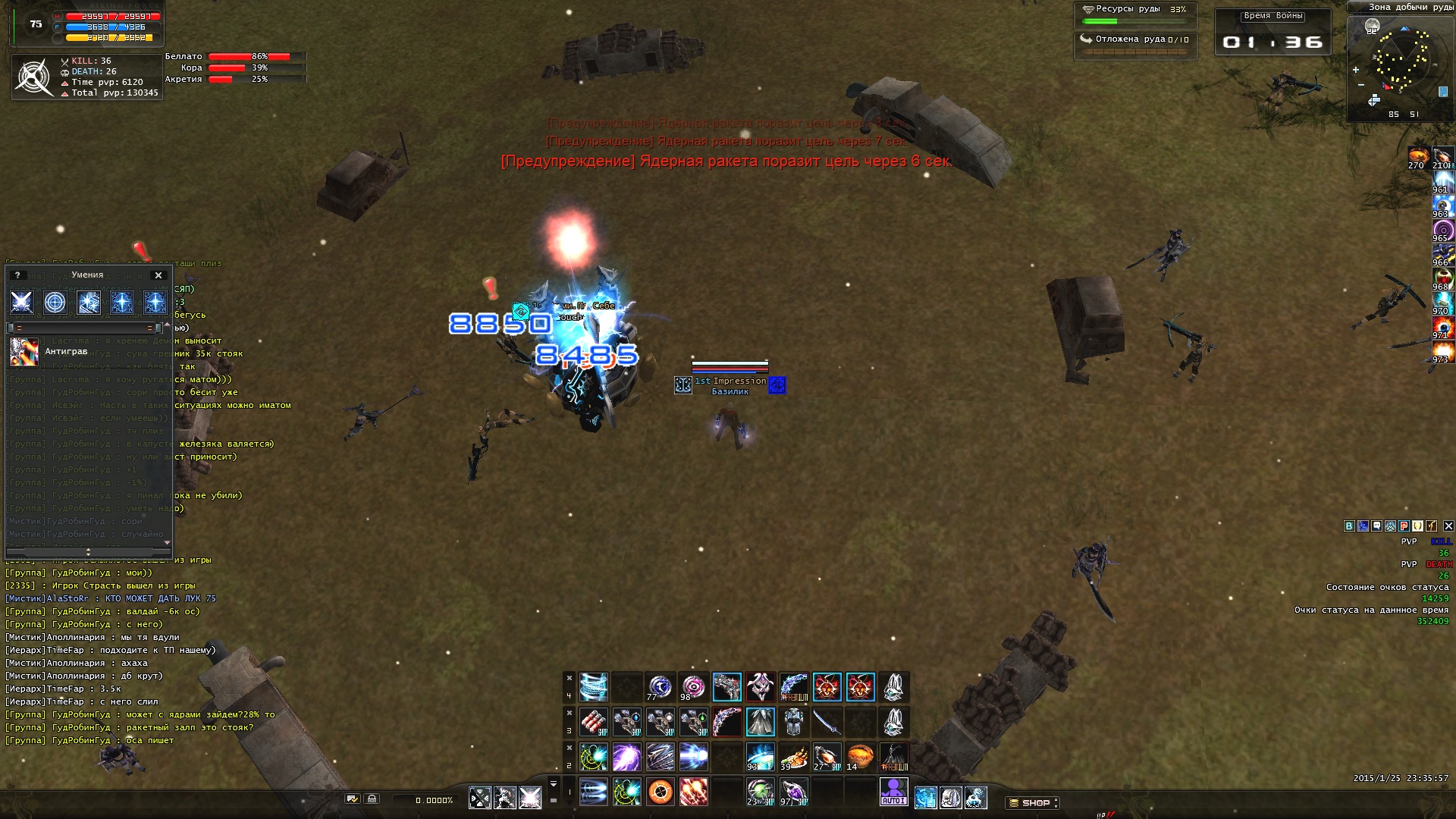Activate the crossed swords skill icon
The width and height of the screenshot is (1456, 819).
(21, 303)
